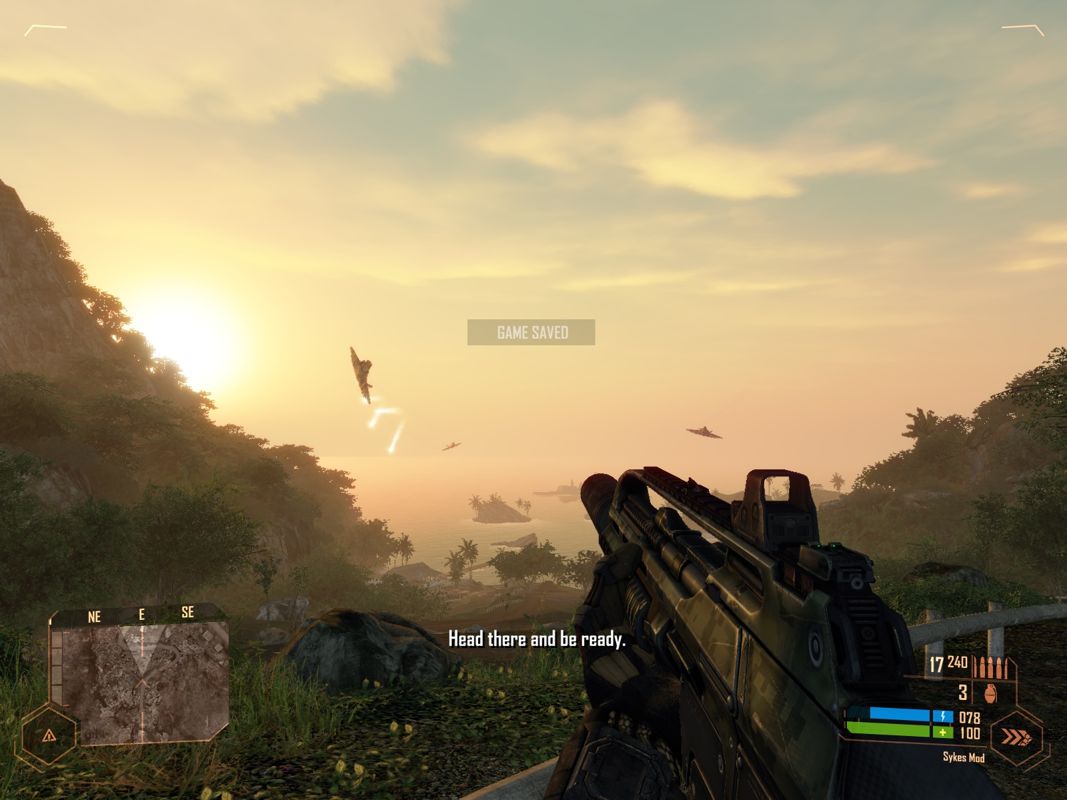1067x800 pixels.
Task: Select the grenade icon
Action: click(992, 692)
